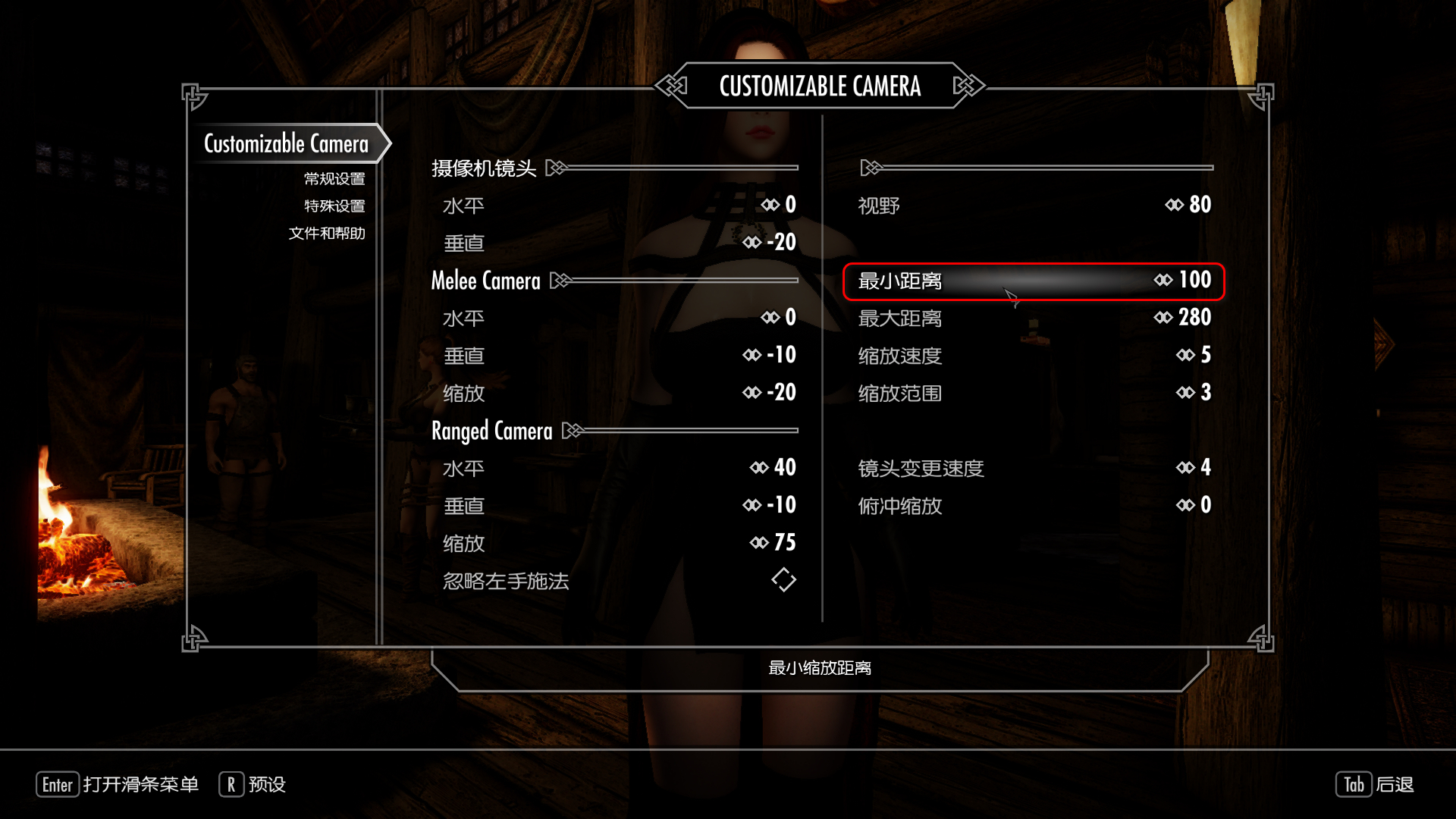Open the 最小距离 slider option
The height and width of the screenshot is (819, 1456).
tap(1034, 281)
